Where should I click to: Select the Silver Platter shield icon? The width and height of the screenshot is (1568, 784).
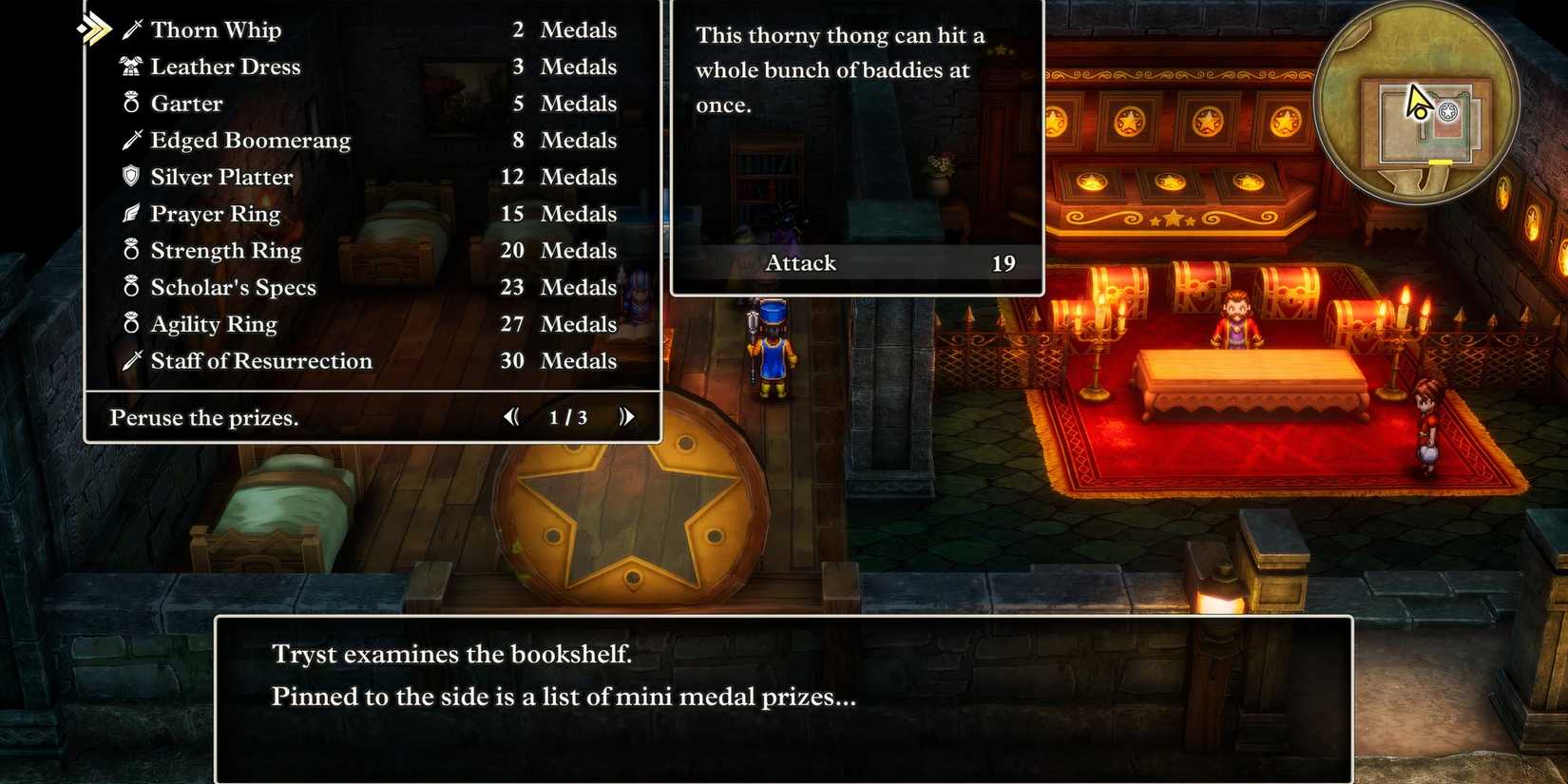click(x=130, y=177)
